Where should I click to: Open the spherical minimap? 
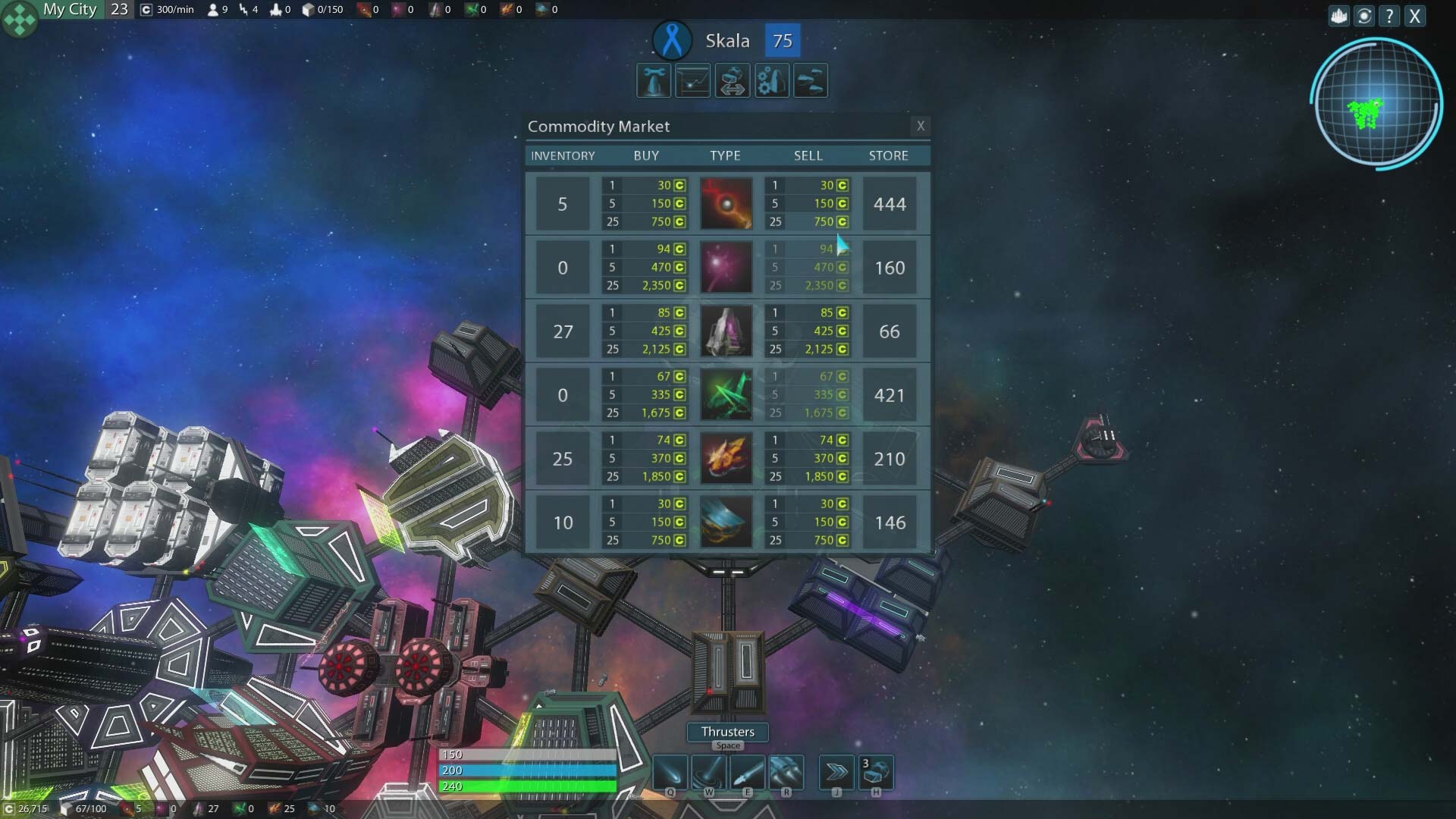[x=1376, y=102]
